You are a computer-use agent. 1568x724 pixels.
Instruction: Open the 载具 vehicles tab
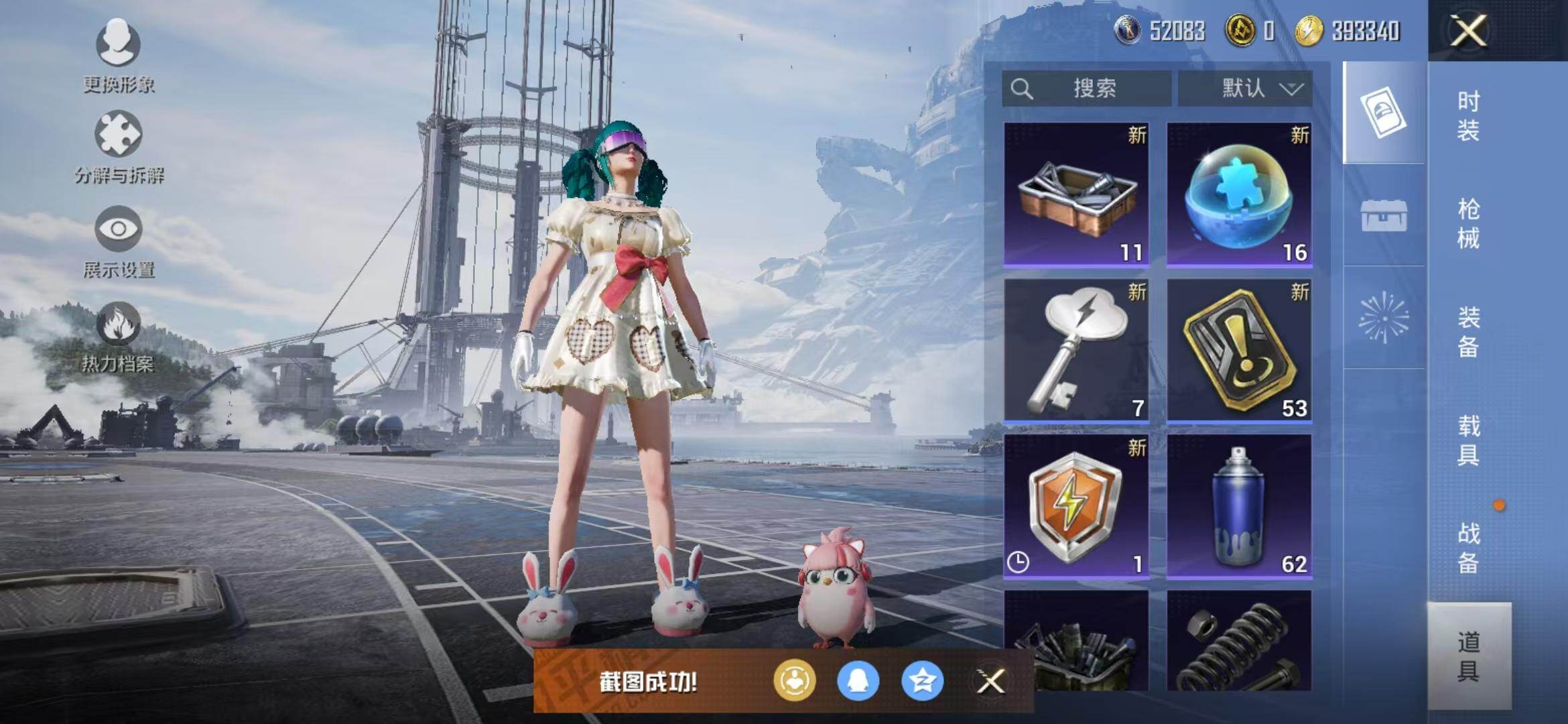1468,440
